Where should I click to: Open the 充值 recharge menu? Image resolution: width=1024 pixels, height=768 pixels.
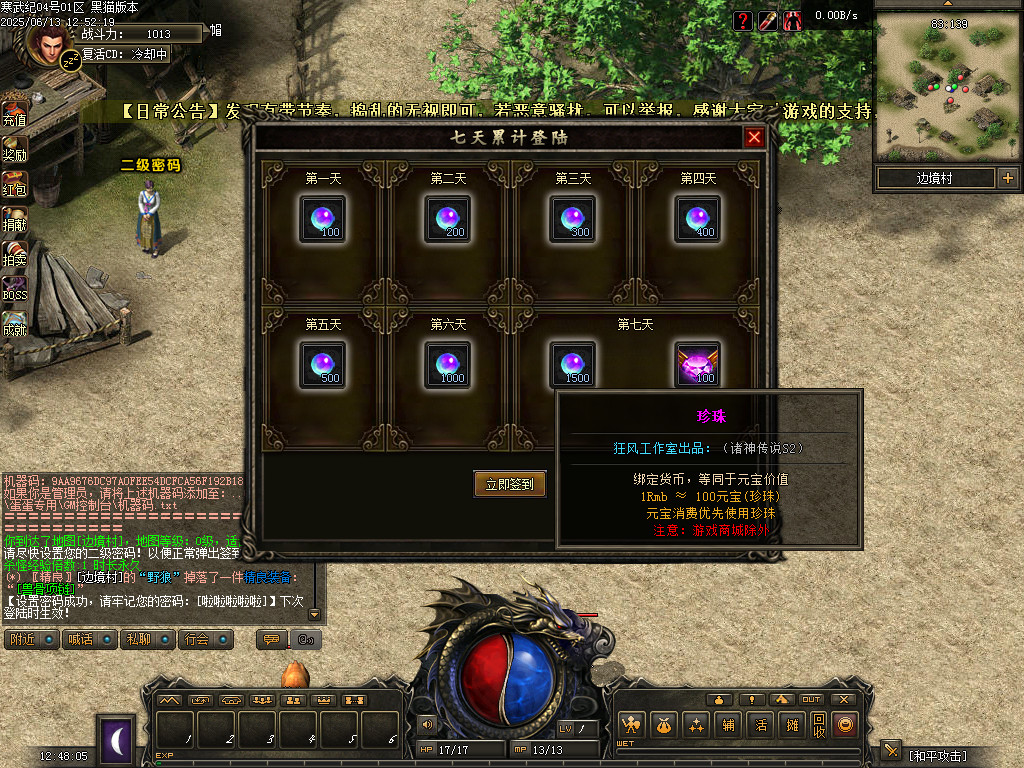tap(14, 112)
